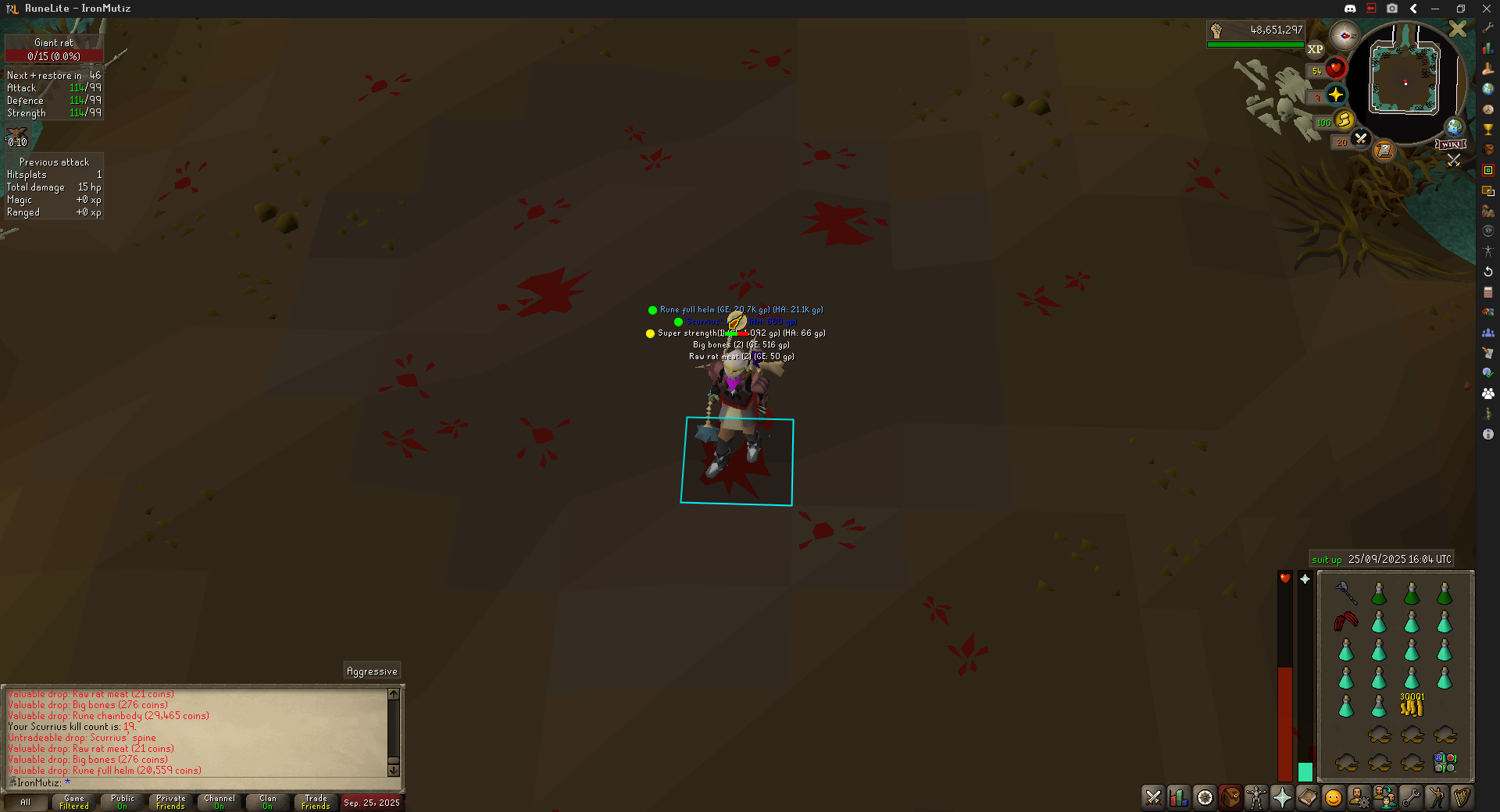Switch to the Skills tab
The height and width of the screenshot is (812, 1500).
1179,797
